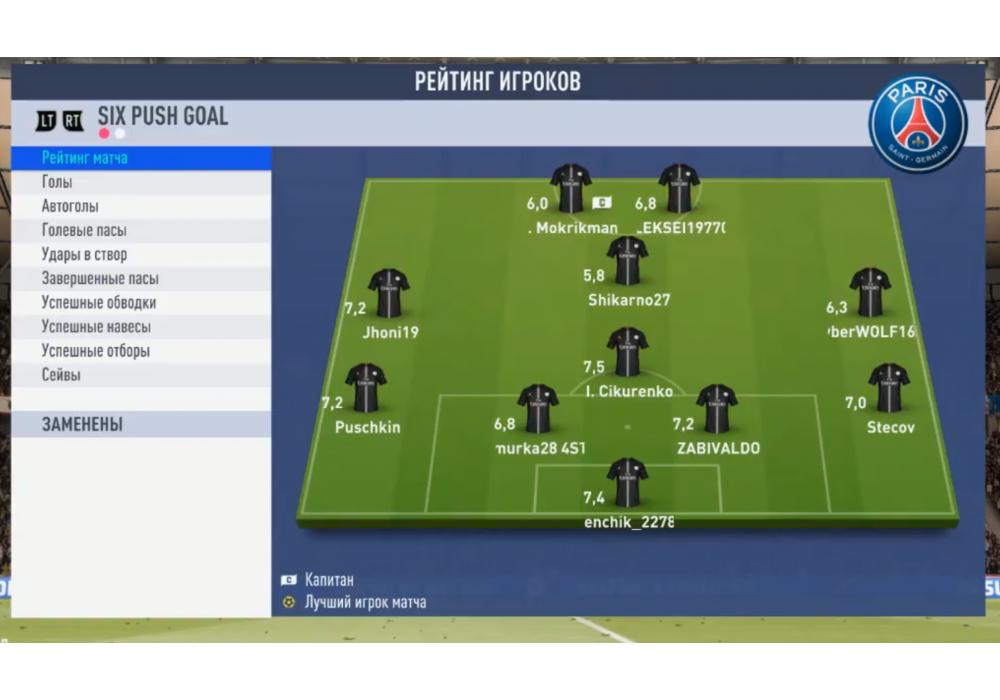Pick player I. Cikurenko rated 7,5
Viewport: 1000px width, 700px height.
pyautogui.click(x=627, y=352)
